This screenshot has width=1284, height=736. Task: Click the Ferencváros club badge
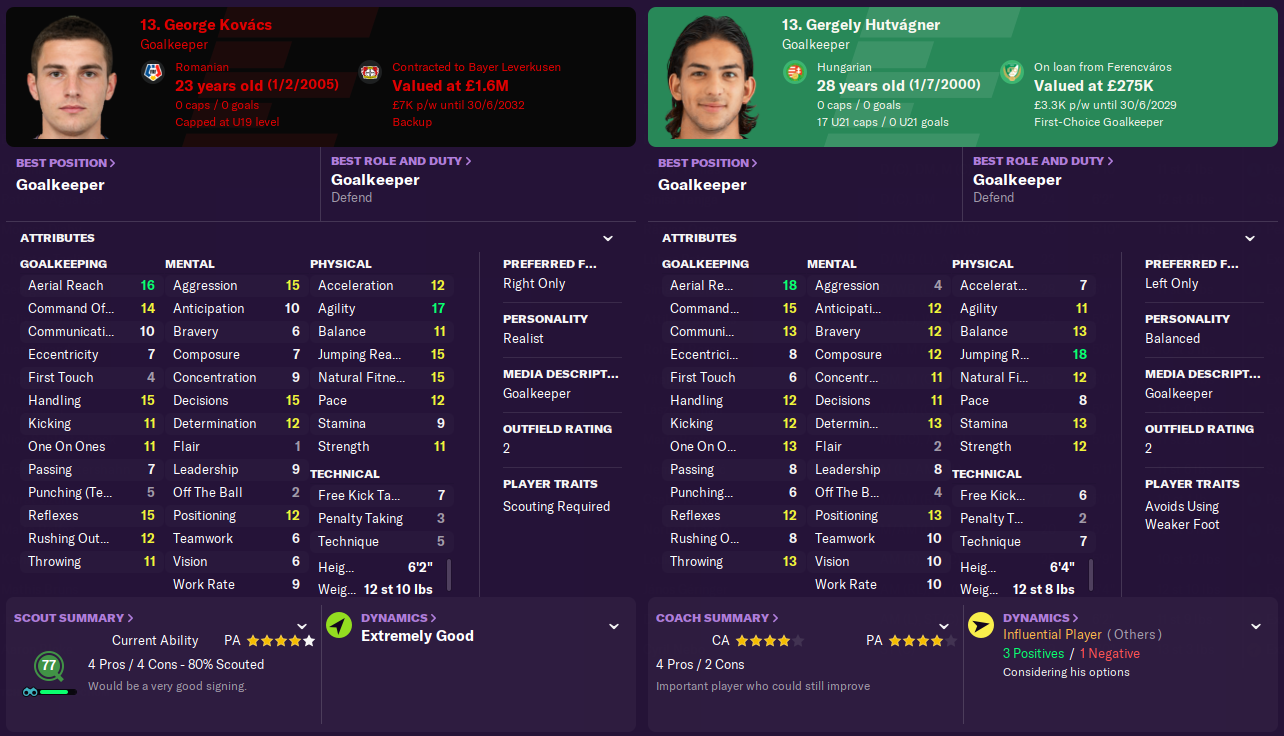click(x=1012, y=73)
